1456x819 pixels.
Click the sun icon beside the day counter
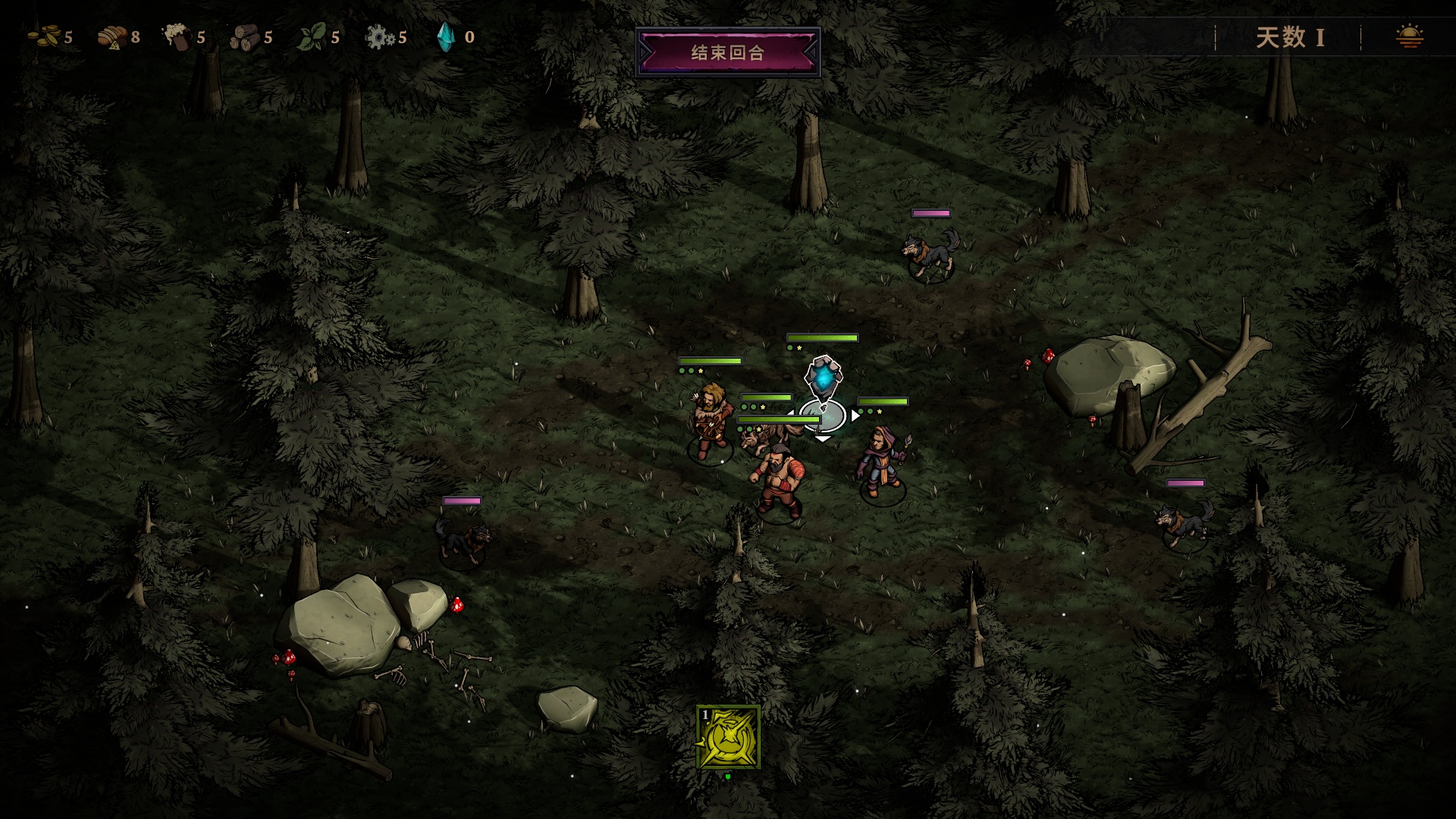tap(1409, 36)
